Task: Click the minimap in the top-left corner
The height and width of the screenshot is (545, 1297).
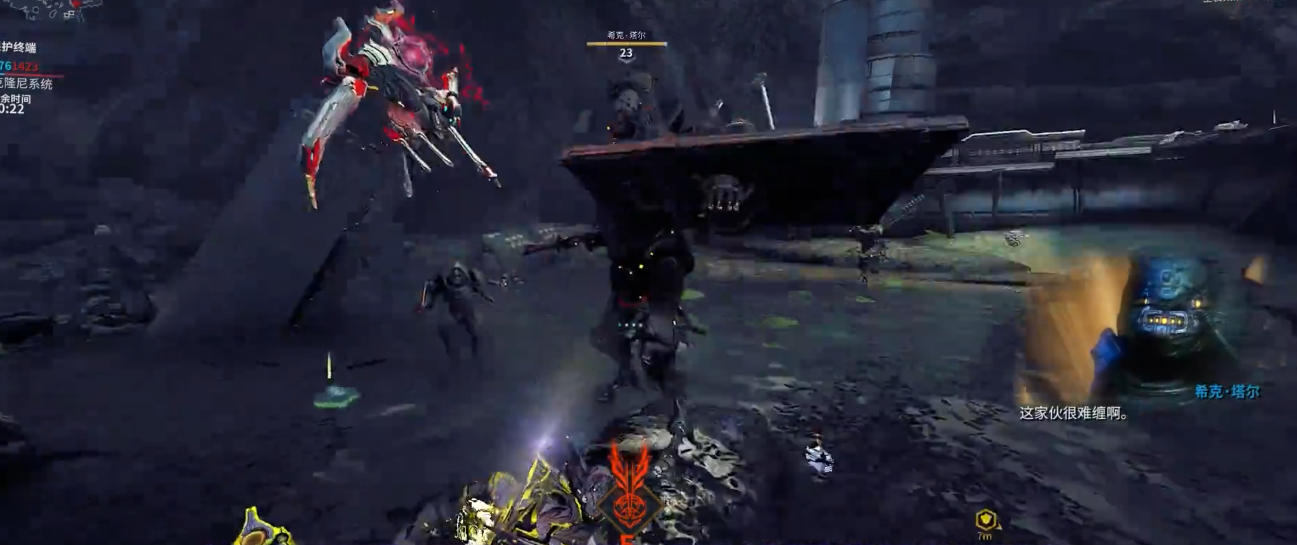Action: coord(45,8)
